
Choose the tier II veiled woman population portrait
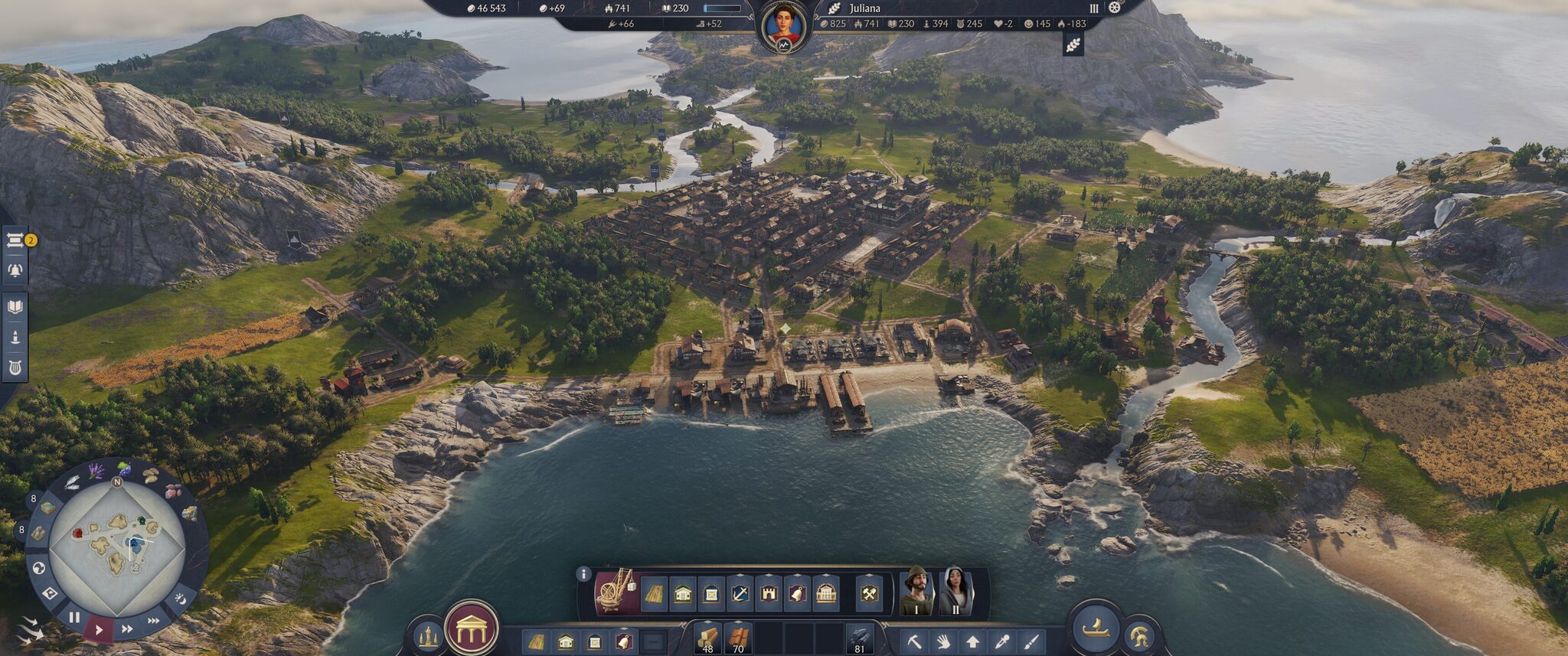pyautogui.click(x=955, y=590)
